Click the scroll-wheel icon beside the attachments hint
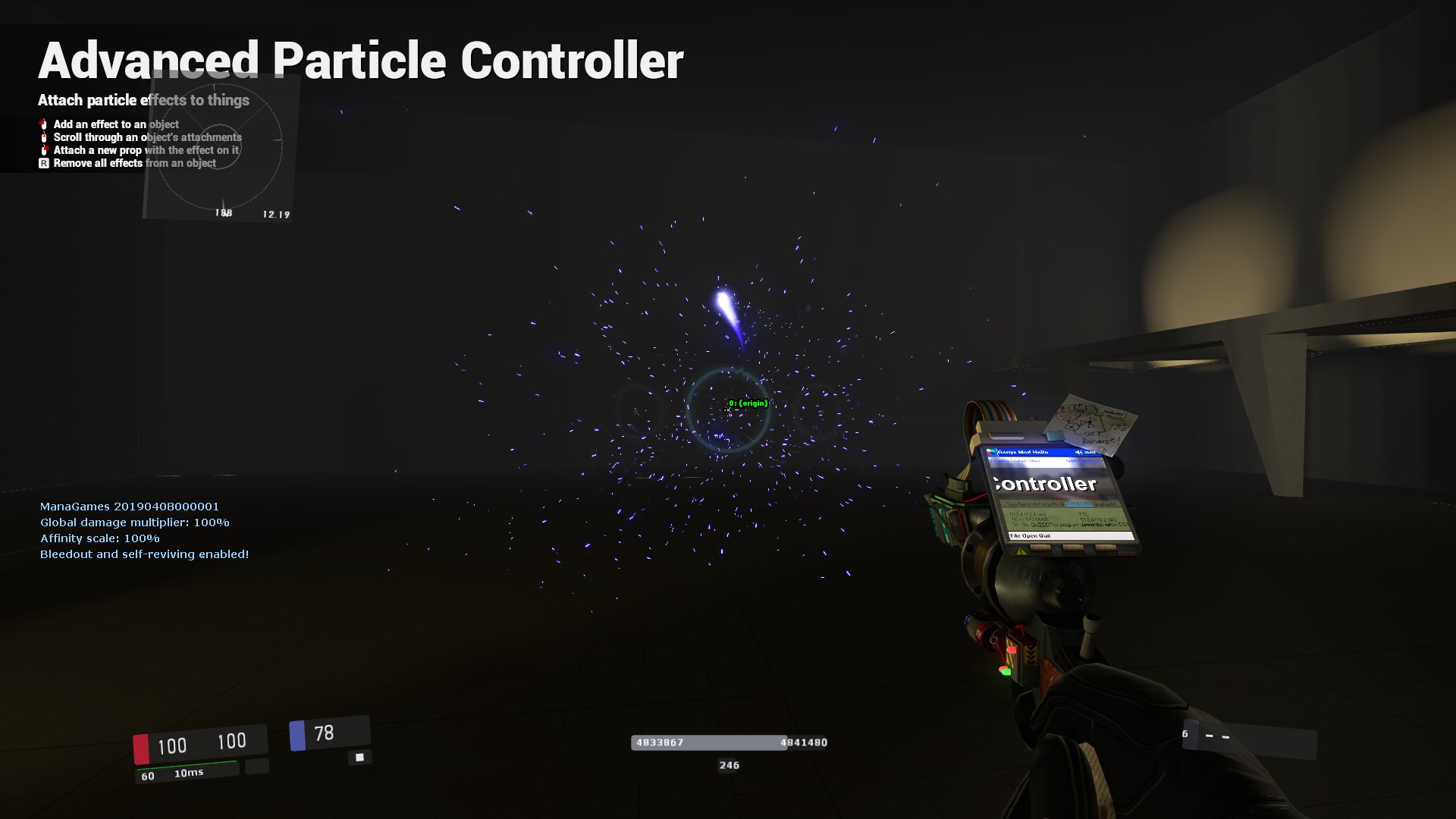The height and width of the screenshot is (819, 1456). point(44,137)
